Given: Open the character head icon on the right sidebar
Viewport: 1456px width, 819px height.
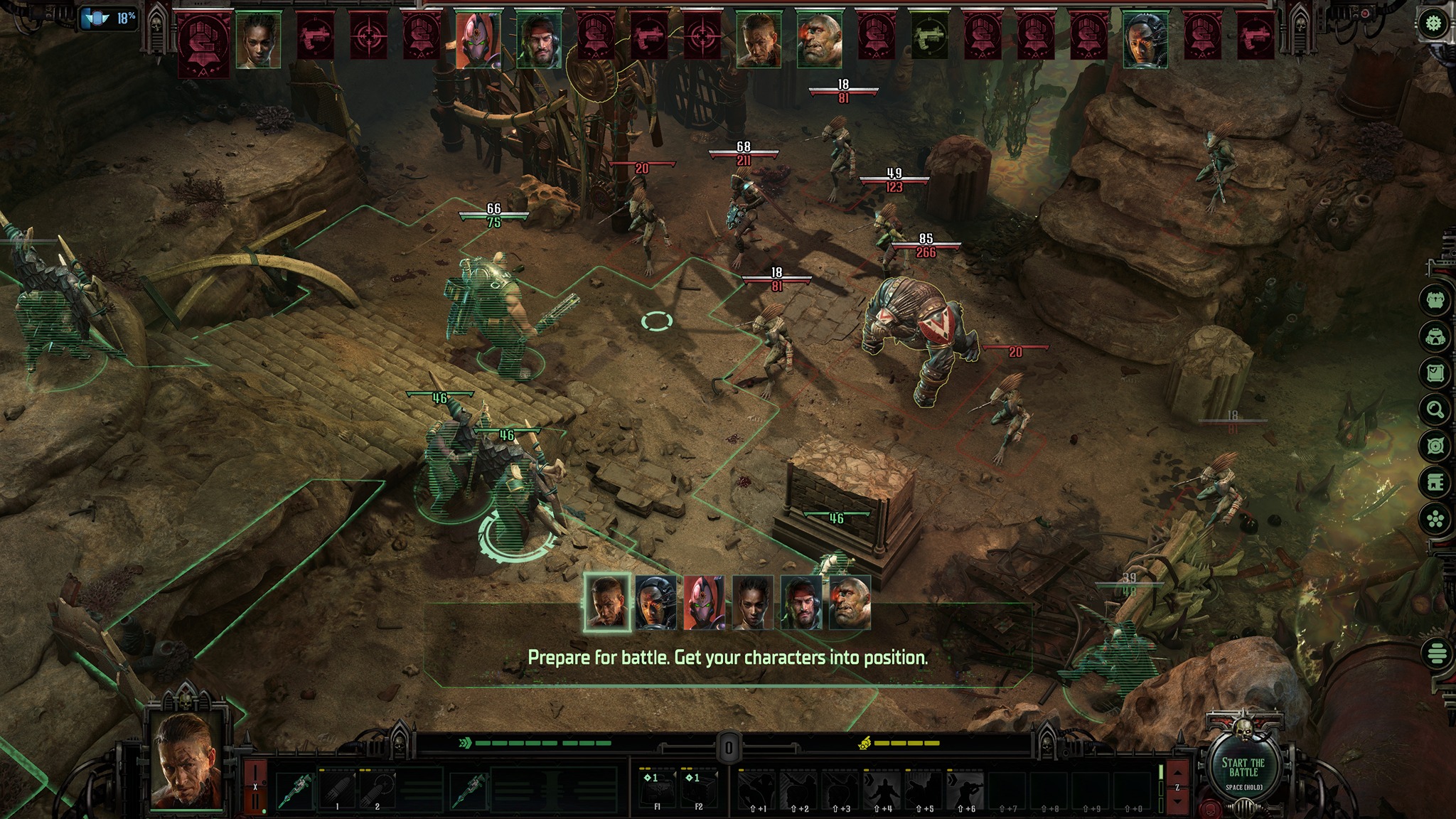Looking at the screenshot, I should 1436,299.
